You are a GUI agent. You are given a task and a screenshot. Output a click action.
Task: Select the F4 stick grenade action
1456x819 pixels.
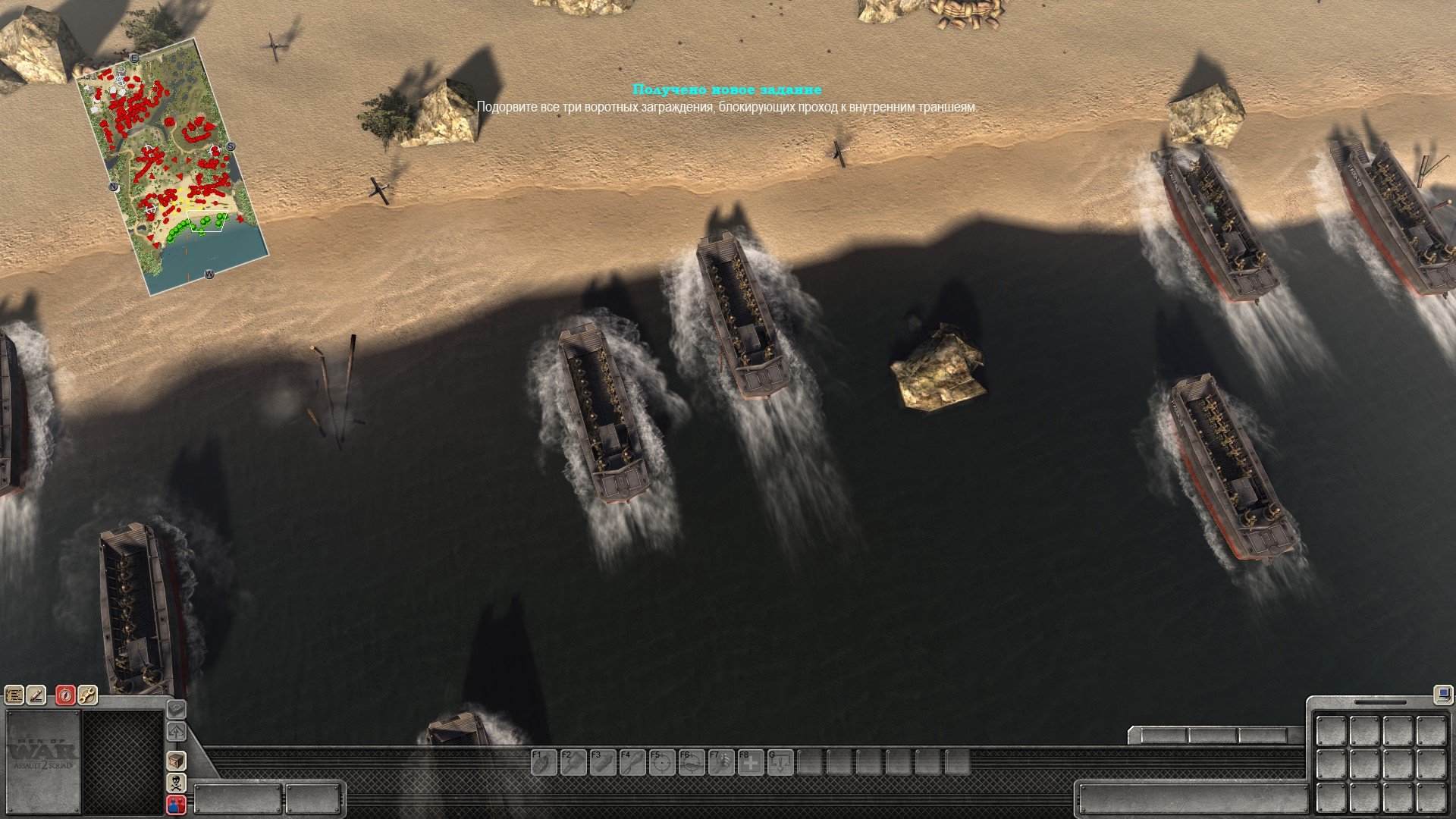tap(632, 762)
